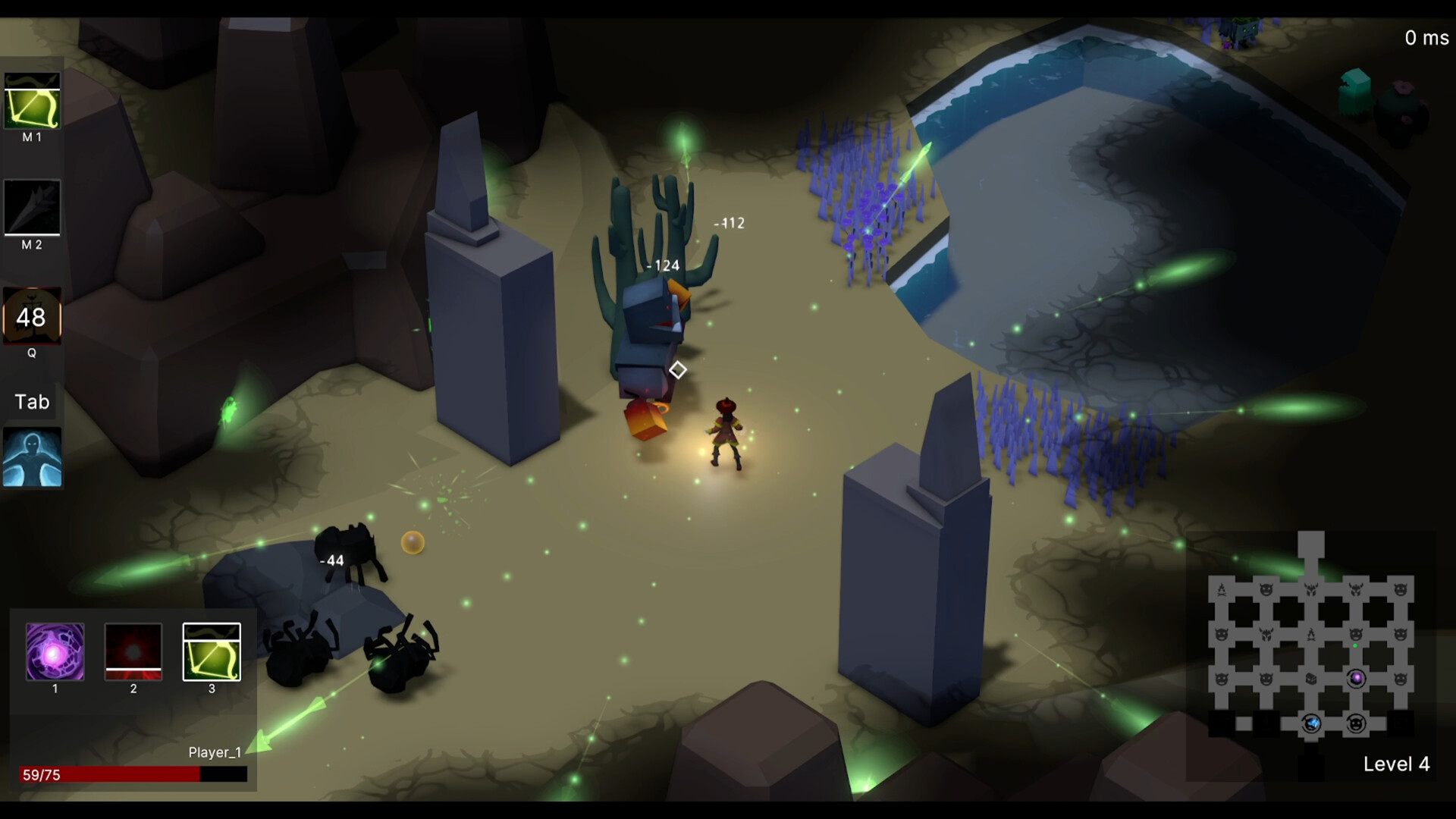Activate the Q ability showing 48 cooldown
The height and width of the screenshot is (819, 1456).
pos(30,318)
